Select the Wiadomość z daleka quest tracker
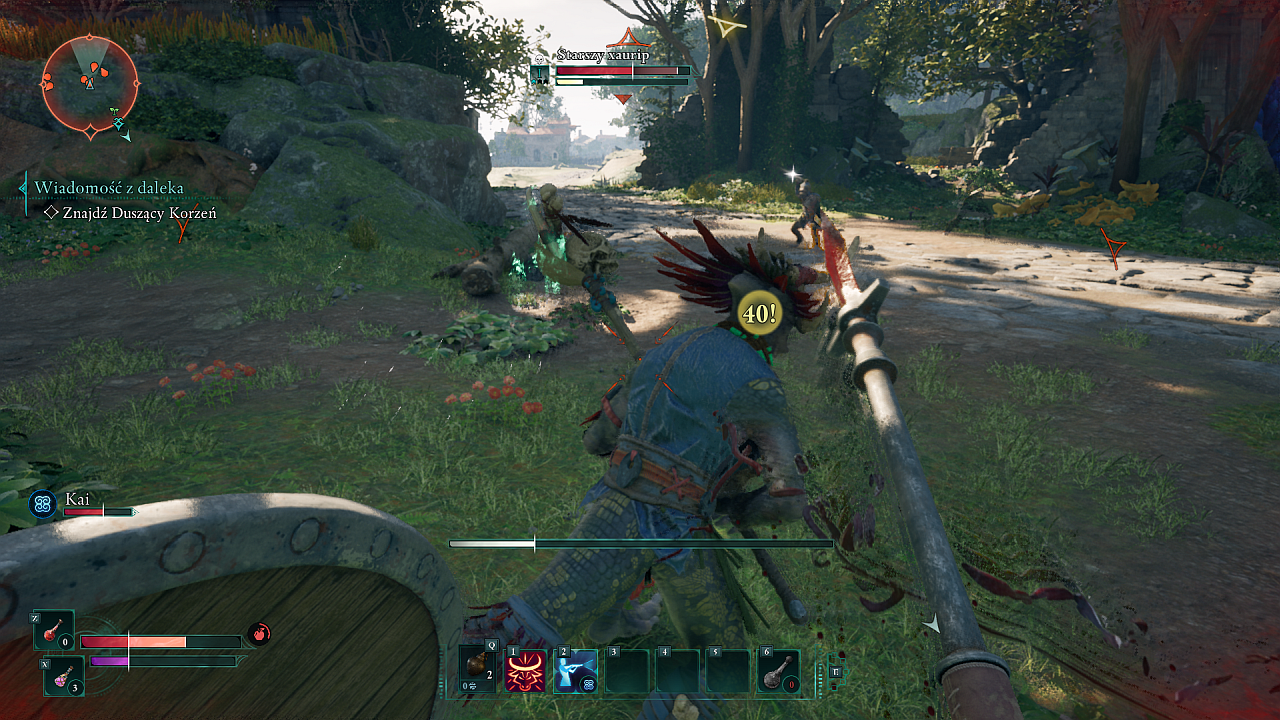 click(109, 188)
